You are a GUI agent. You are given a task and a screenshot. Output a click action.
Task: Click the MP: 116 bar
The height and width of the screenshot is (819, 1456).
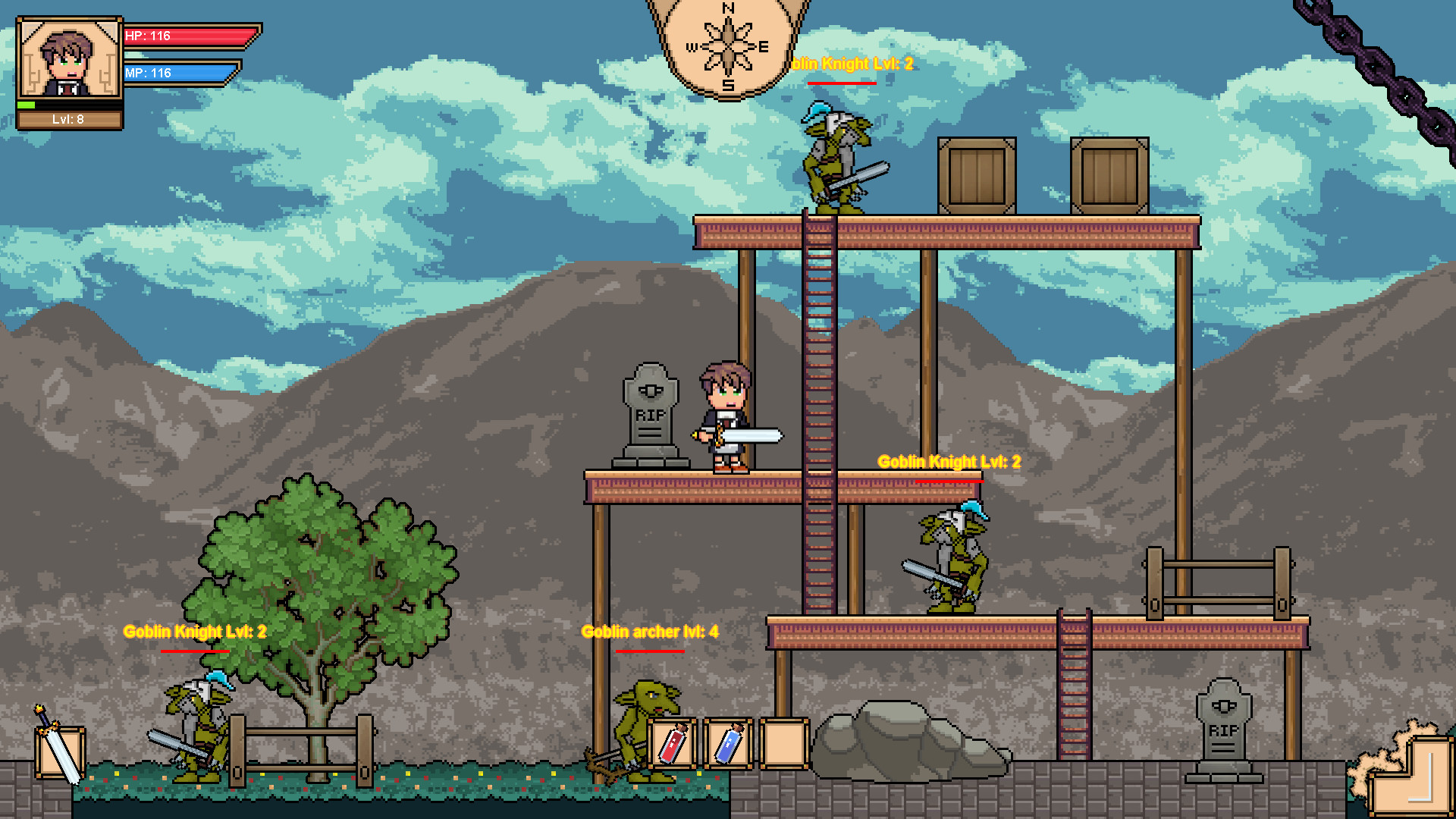[182, 74]
